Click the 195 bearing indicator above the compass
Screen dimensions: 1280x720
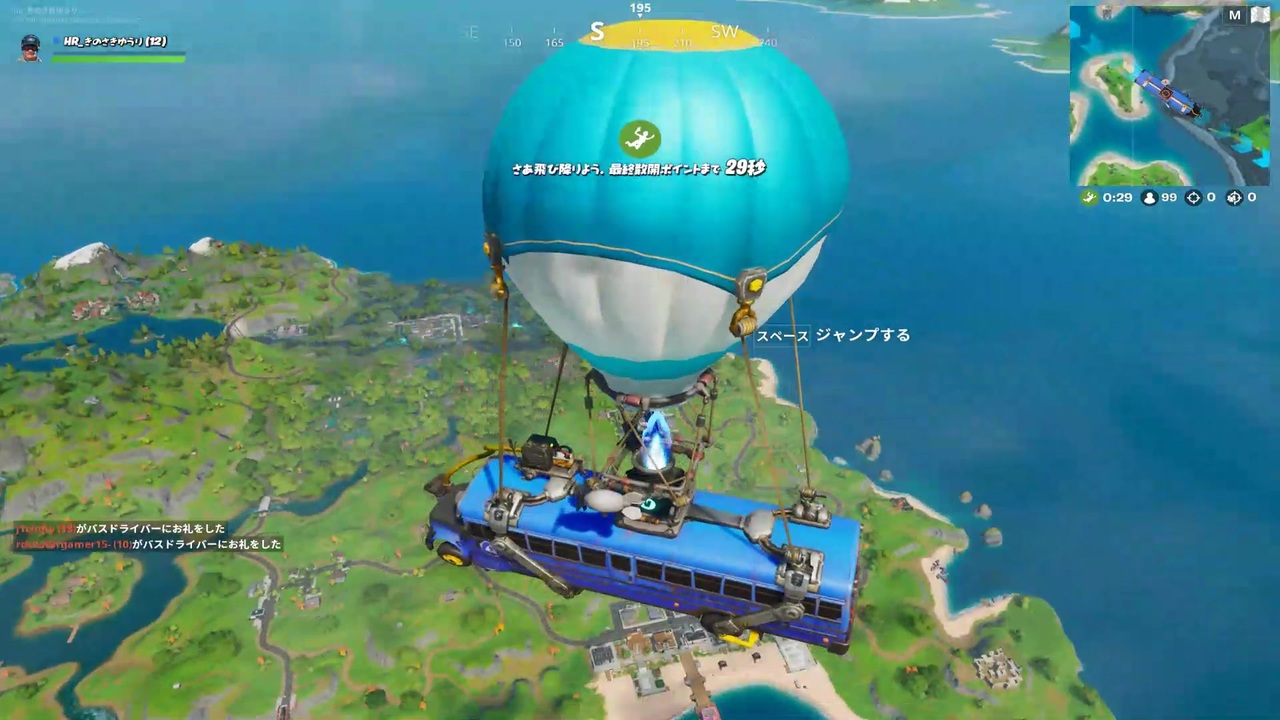pos(638,8)
